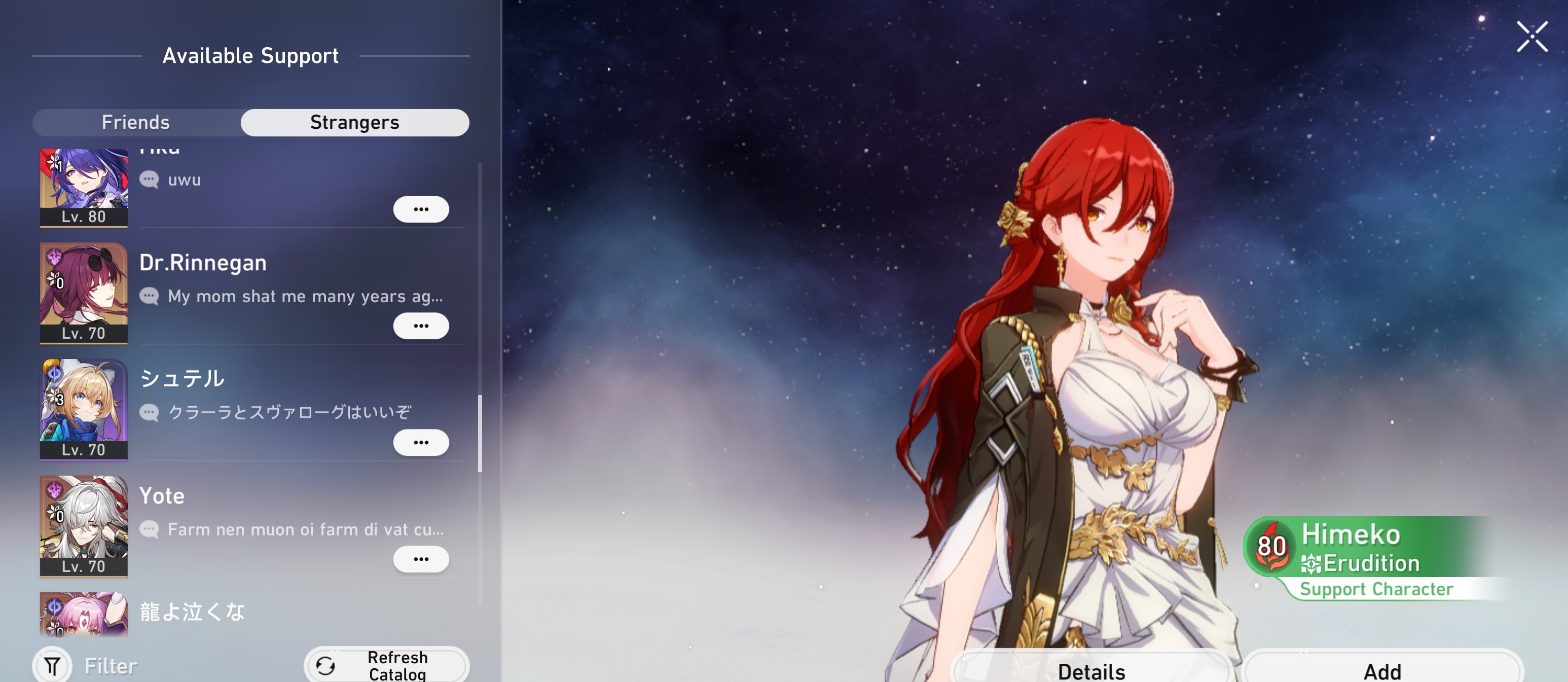This screenshot has width=1568, height=682.
Task: Switch to the Strangers tab
Action: [355, 122]
